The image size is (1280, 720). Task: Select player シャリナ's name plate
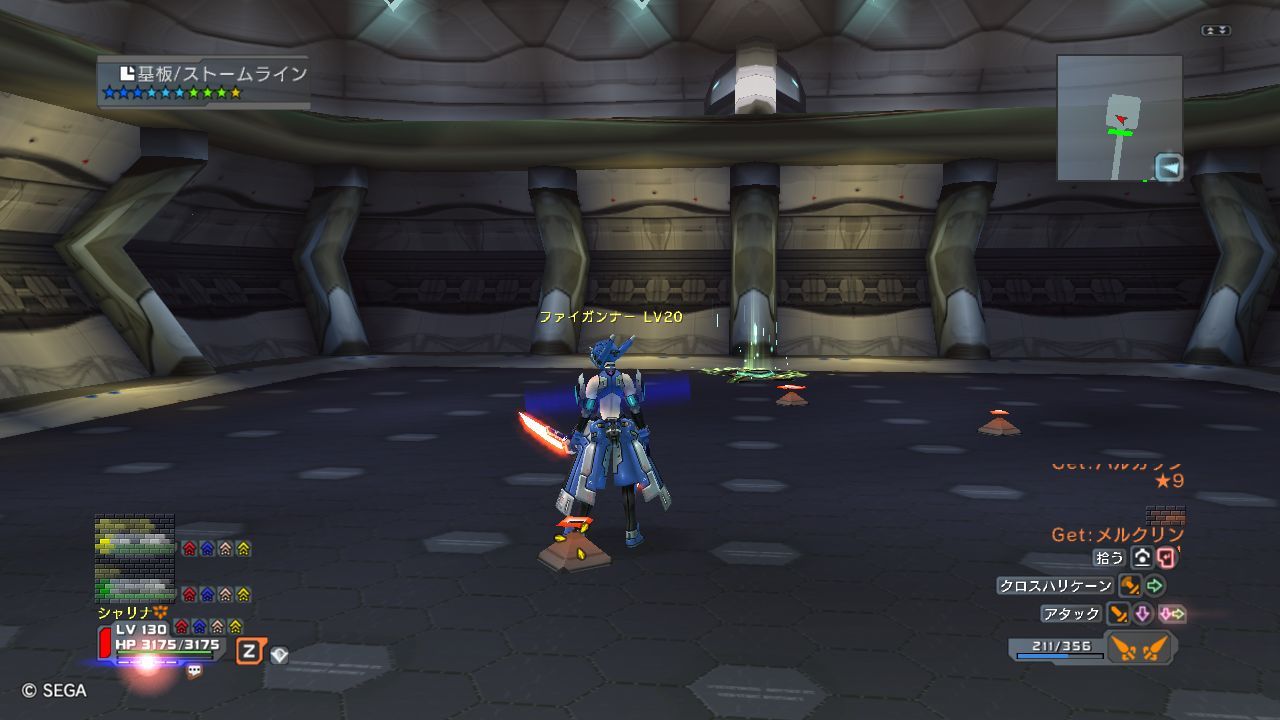(130, 612)
